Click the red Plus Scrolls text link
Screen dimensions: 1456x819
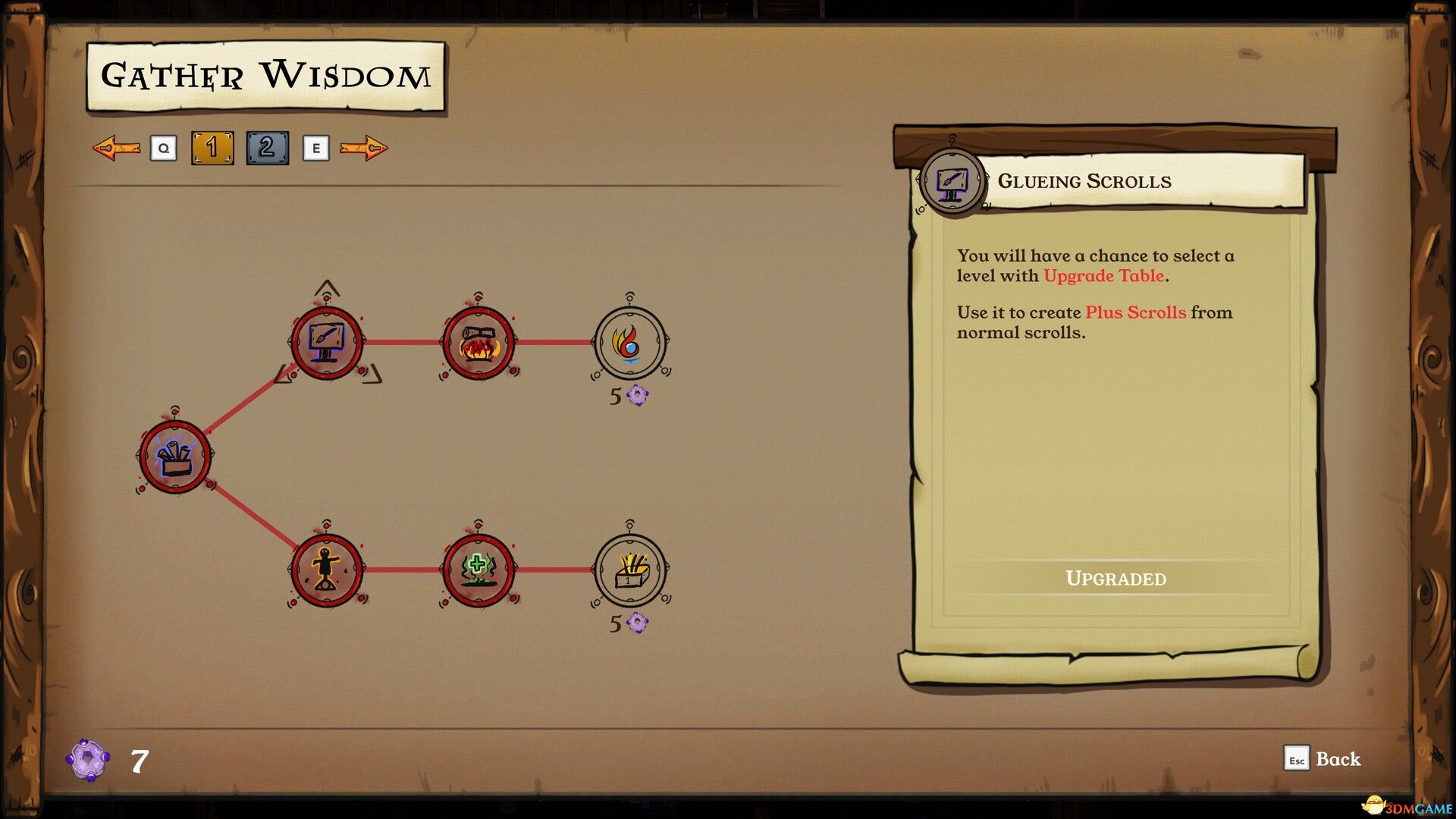[x=1135, y=312]
